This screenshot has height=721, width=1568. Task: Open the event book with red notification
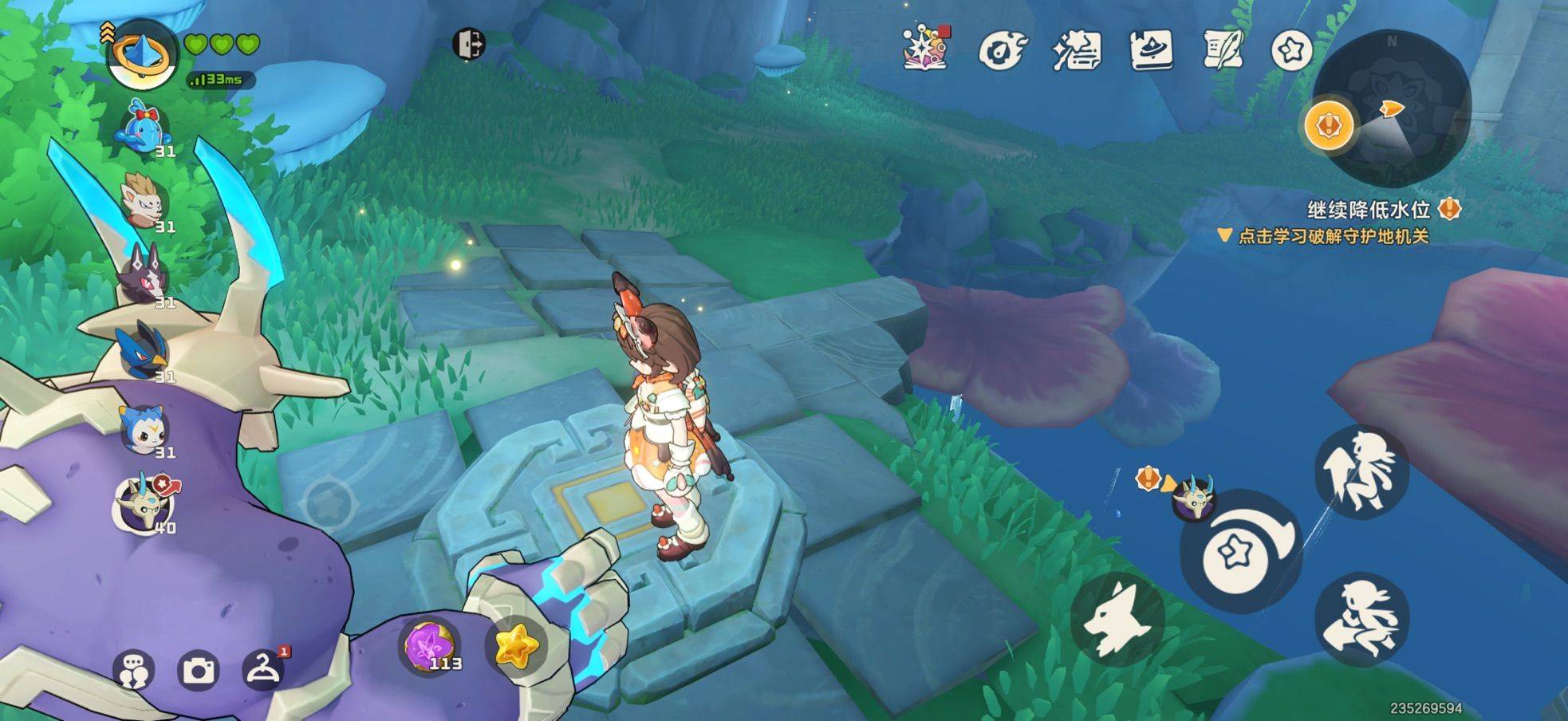(925, 48)
